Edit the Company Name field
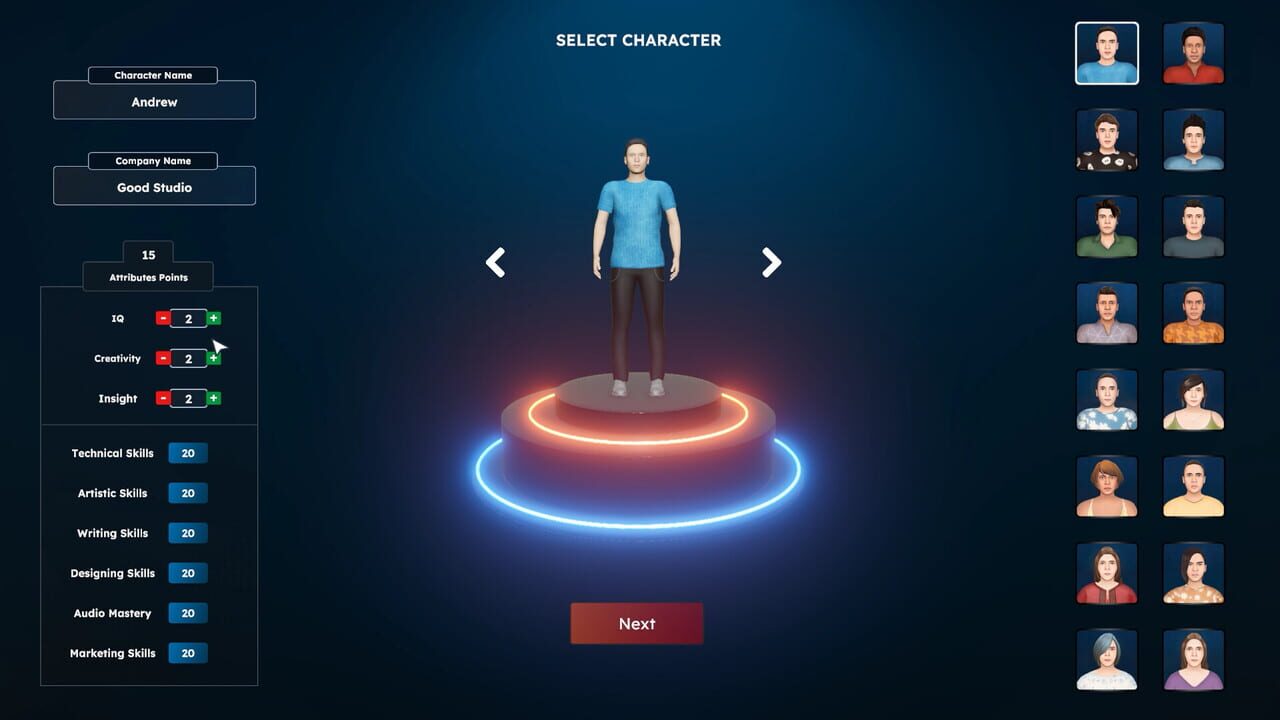The width and height of the screenshot is (1280, 720). pos(154,186)
